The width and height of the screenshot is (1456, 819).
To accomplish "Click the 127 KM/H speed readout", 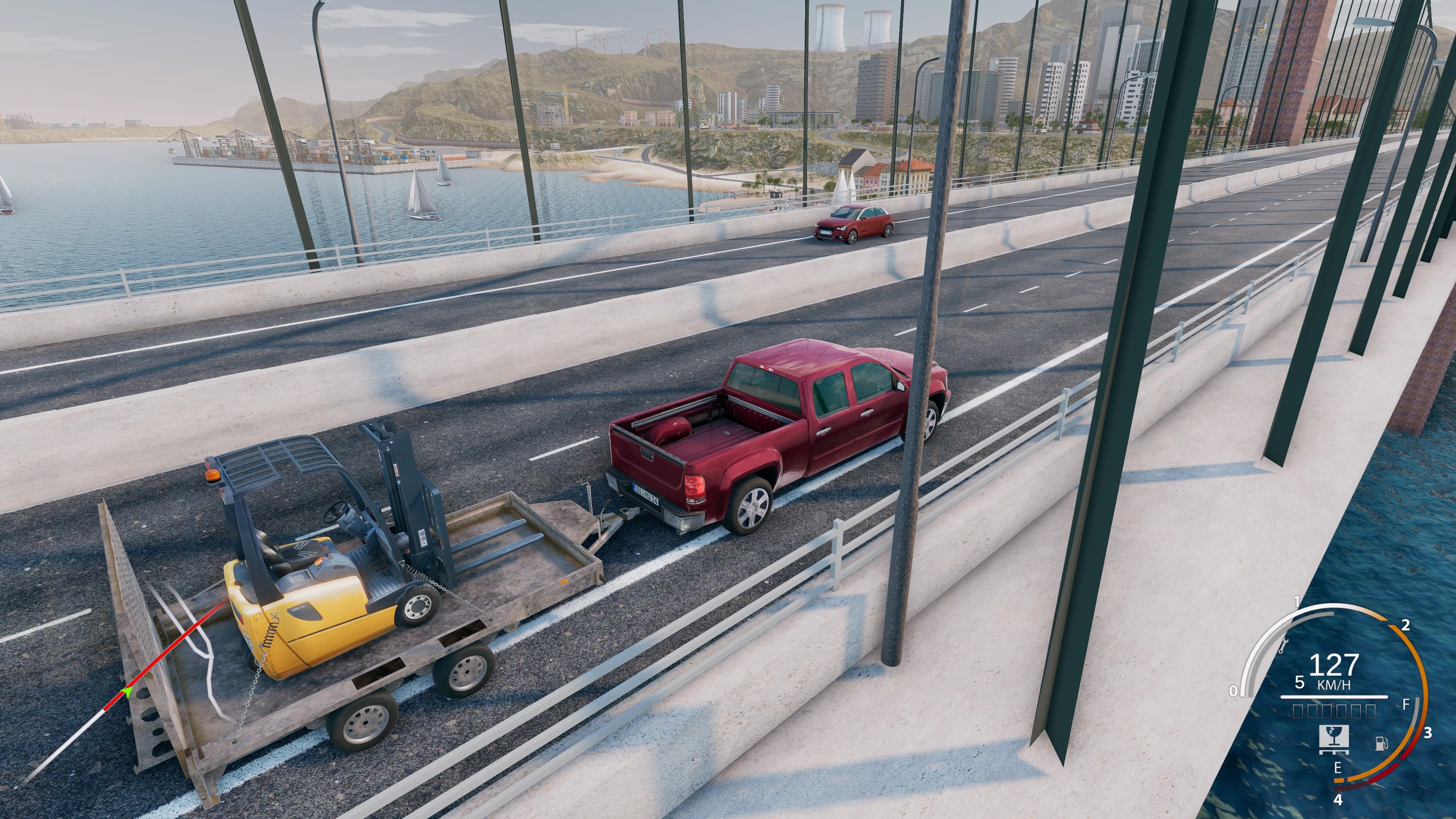I will click(1335, 665).
